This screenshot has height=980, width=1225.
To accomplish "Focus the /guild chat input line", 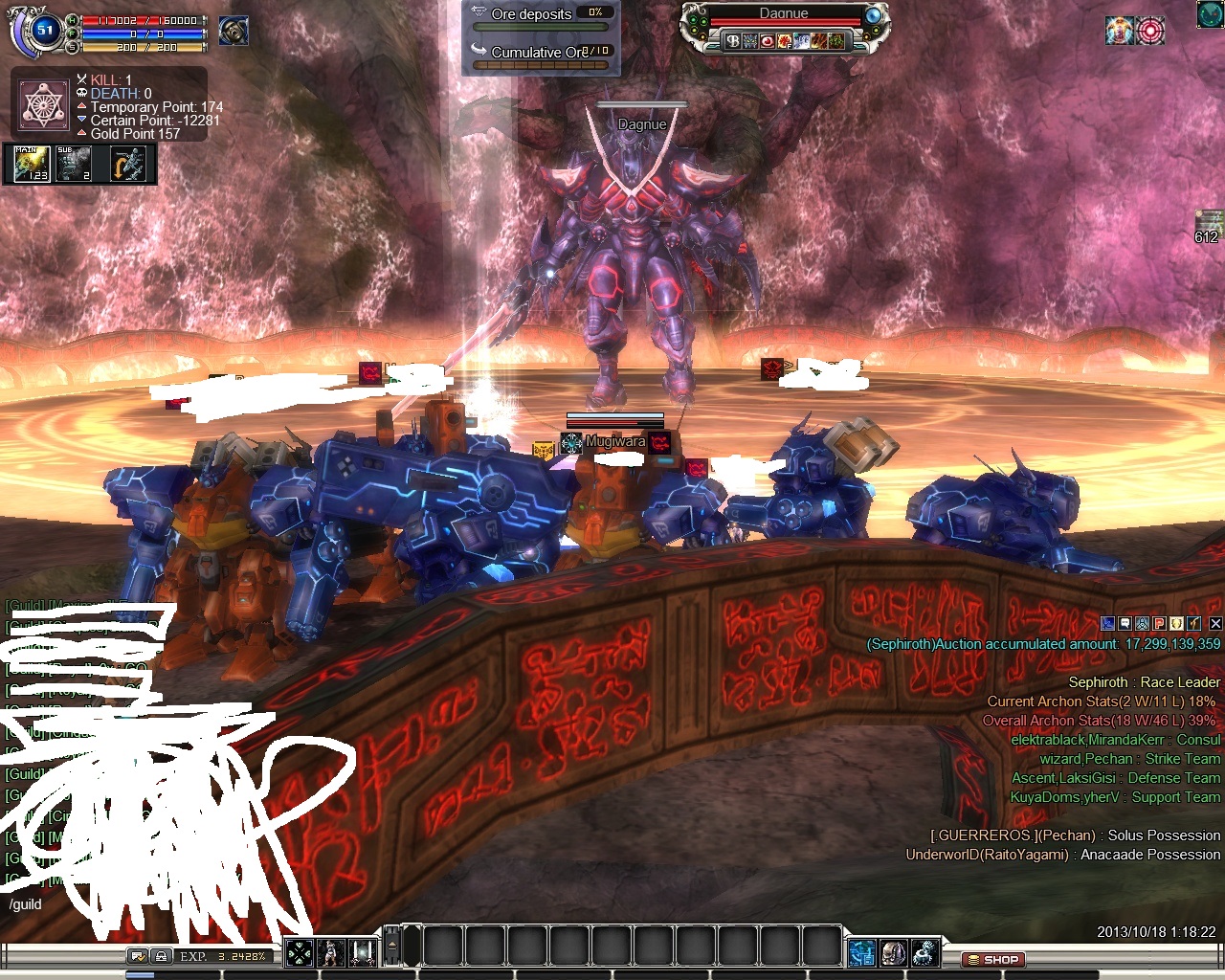I will point(144,904).
